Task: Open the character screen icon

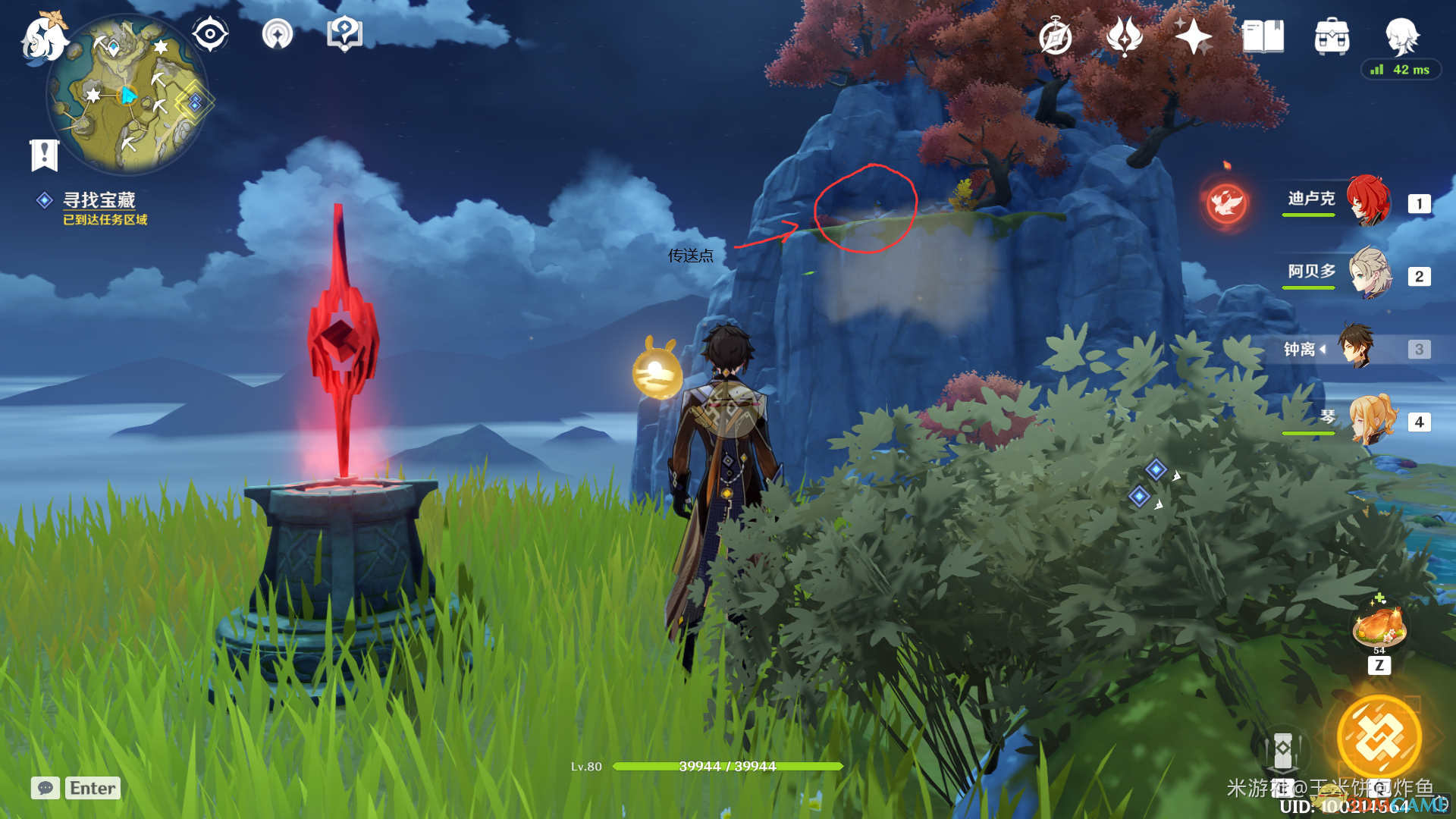Action: [x=1401, y=35]
